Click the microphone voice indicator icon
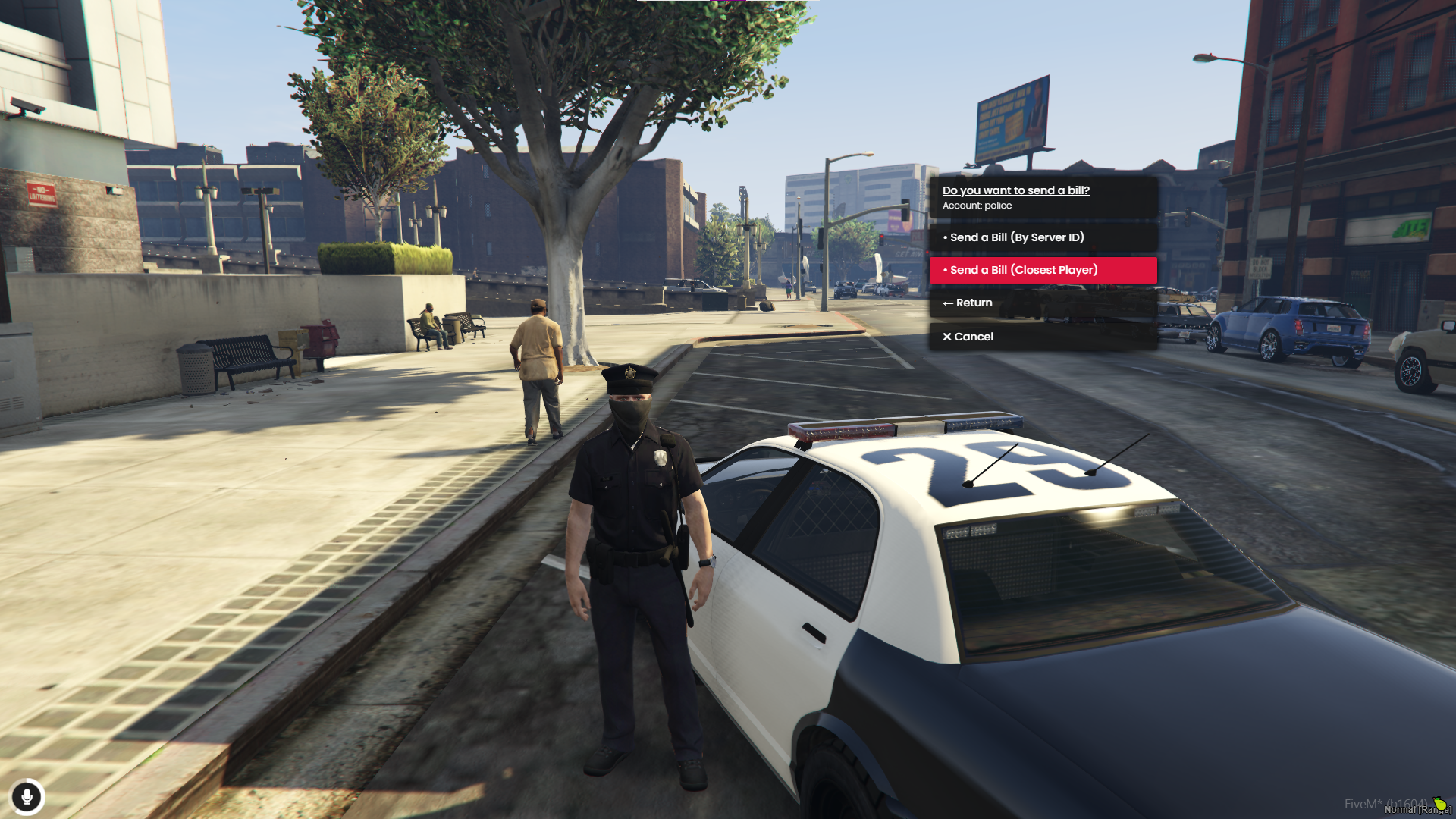 pos(27,797)
